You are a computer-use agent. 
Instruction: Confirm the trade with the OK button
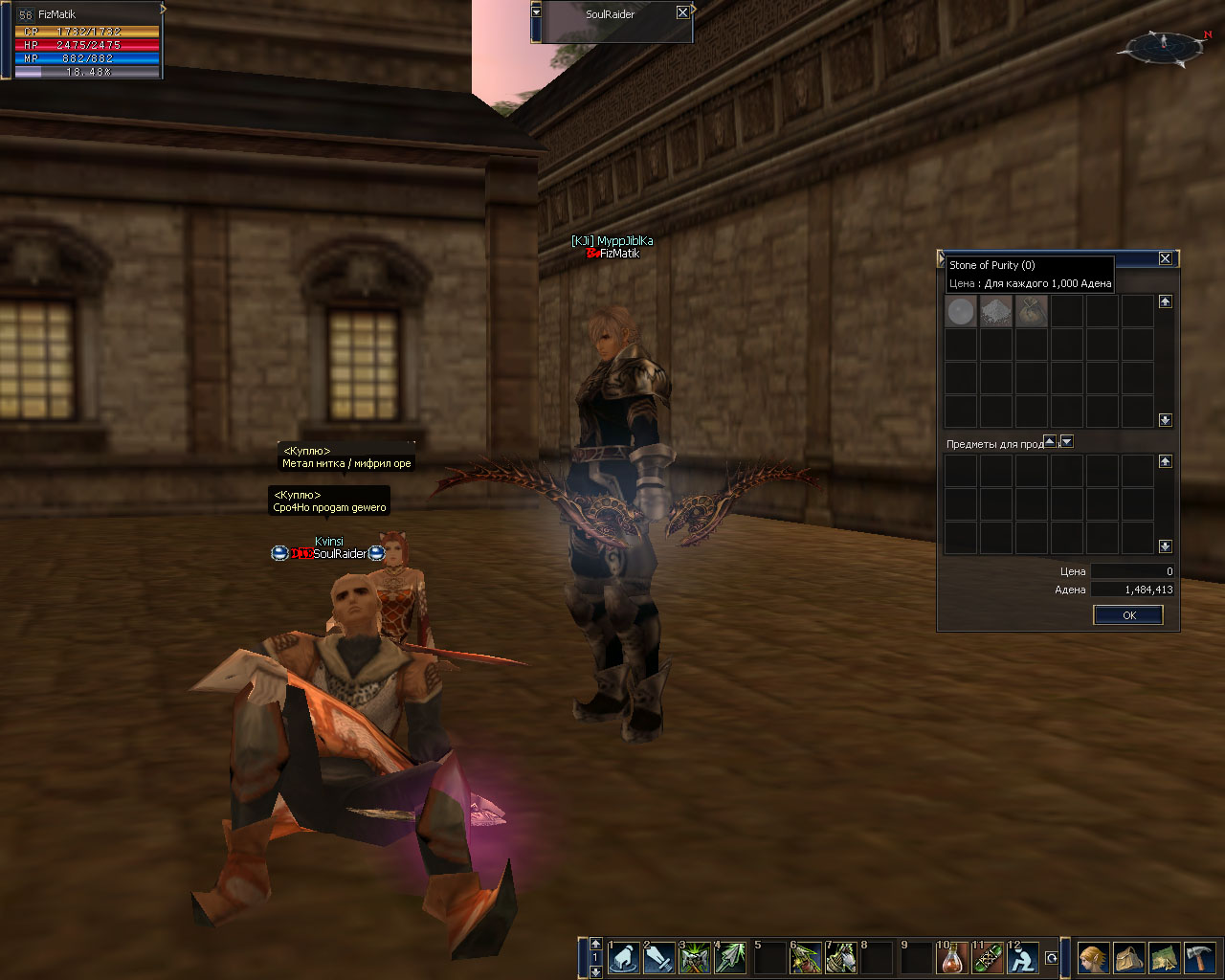[1128, 615]
